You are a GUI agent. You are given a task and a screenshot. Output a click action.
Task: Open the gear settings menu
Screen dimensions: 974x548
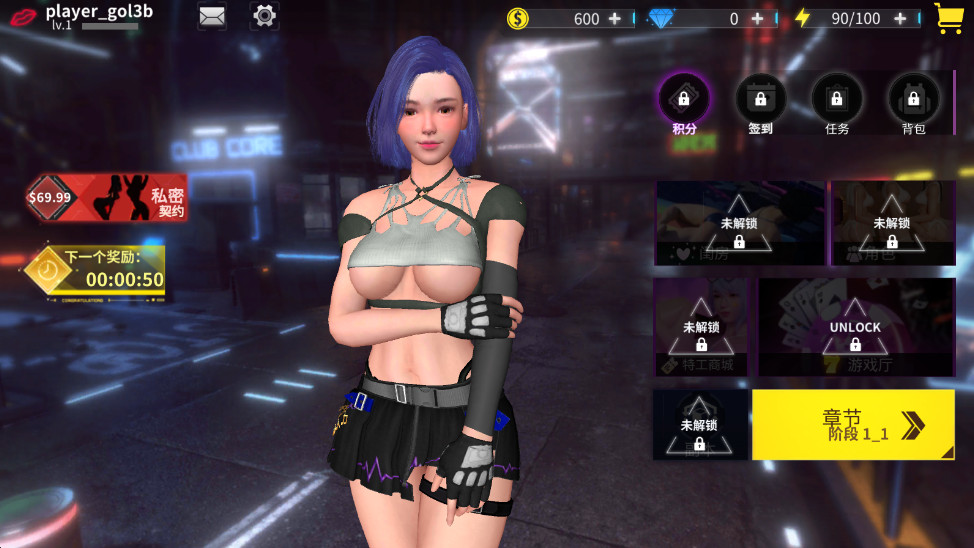pos(264,16)
